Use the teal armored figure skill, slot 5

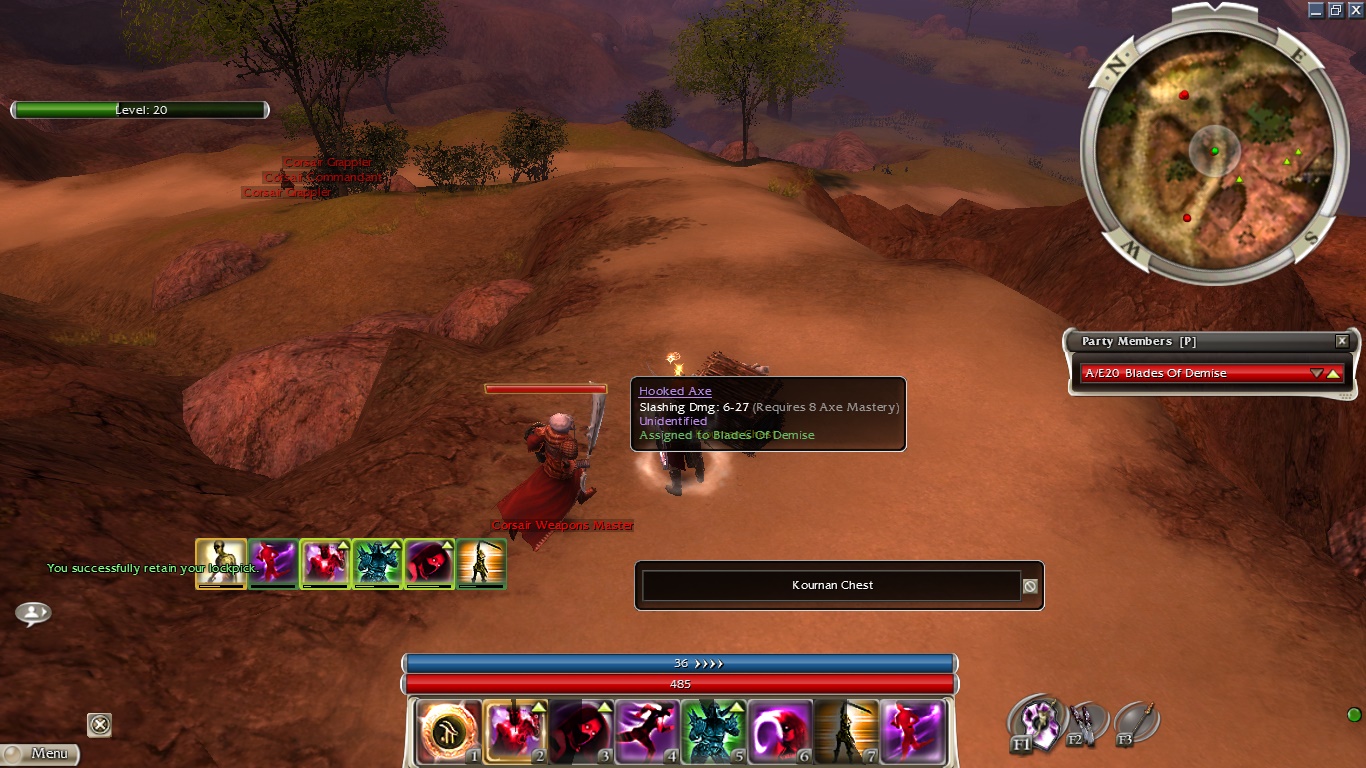713,731
